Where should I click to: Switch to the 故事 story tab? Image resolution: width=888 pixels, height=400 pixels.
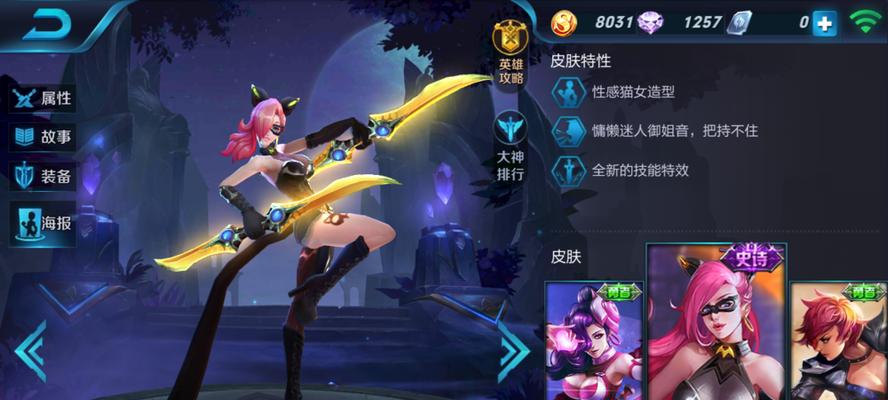[x=43, y=137]
